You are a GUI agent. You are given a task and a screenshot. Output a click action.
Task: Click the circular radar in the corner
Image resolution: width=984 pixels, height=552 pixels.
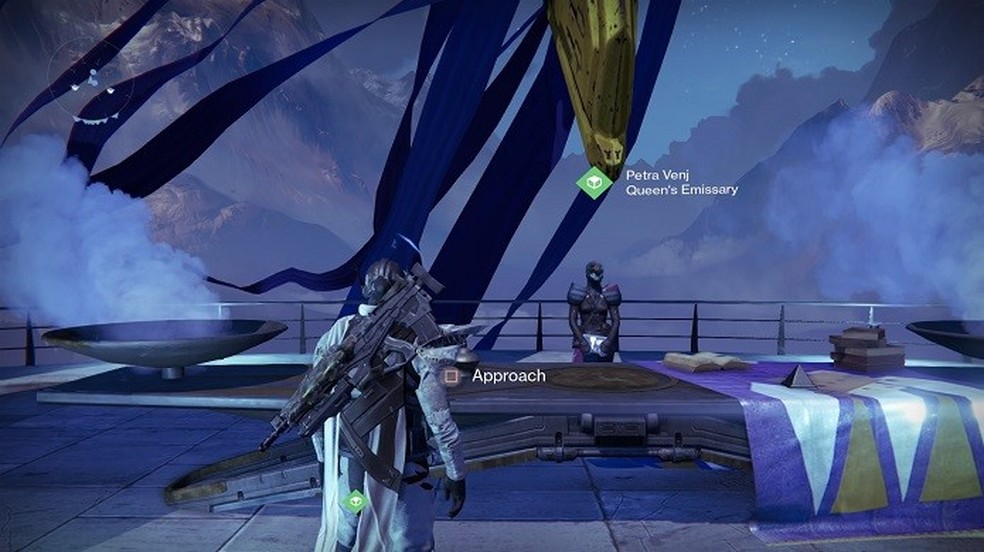90,76
